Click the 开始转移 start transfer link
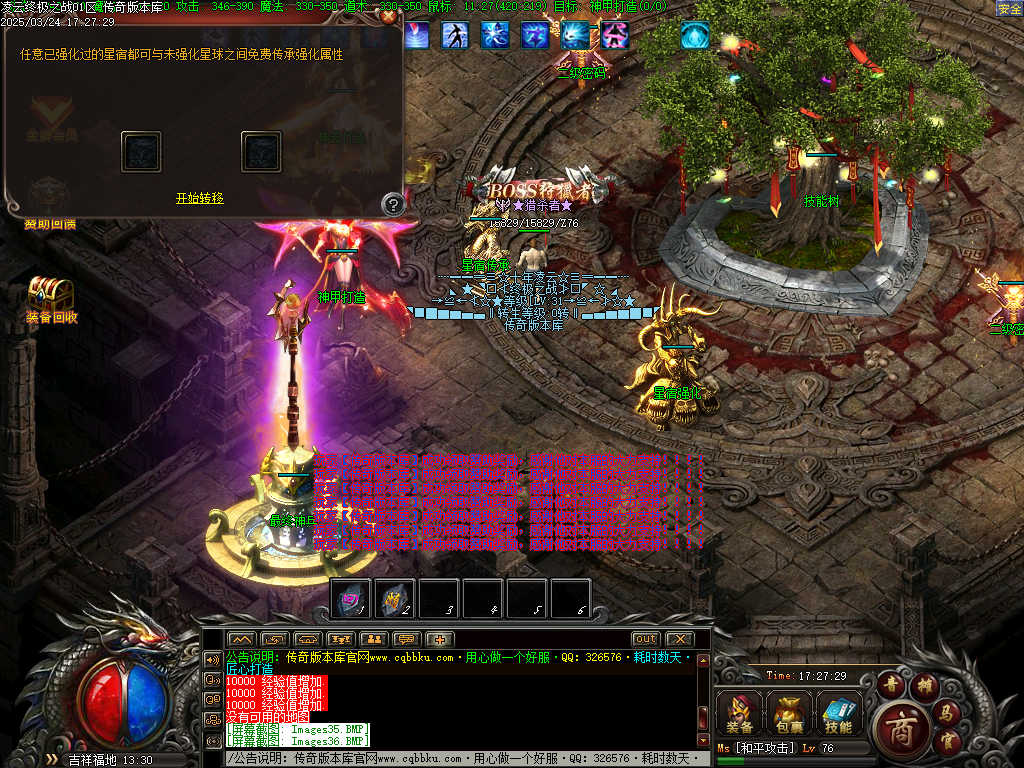This screenshot has width=1024, height=768. [x=199, y=198]
